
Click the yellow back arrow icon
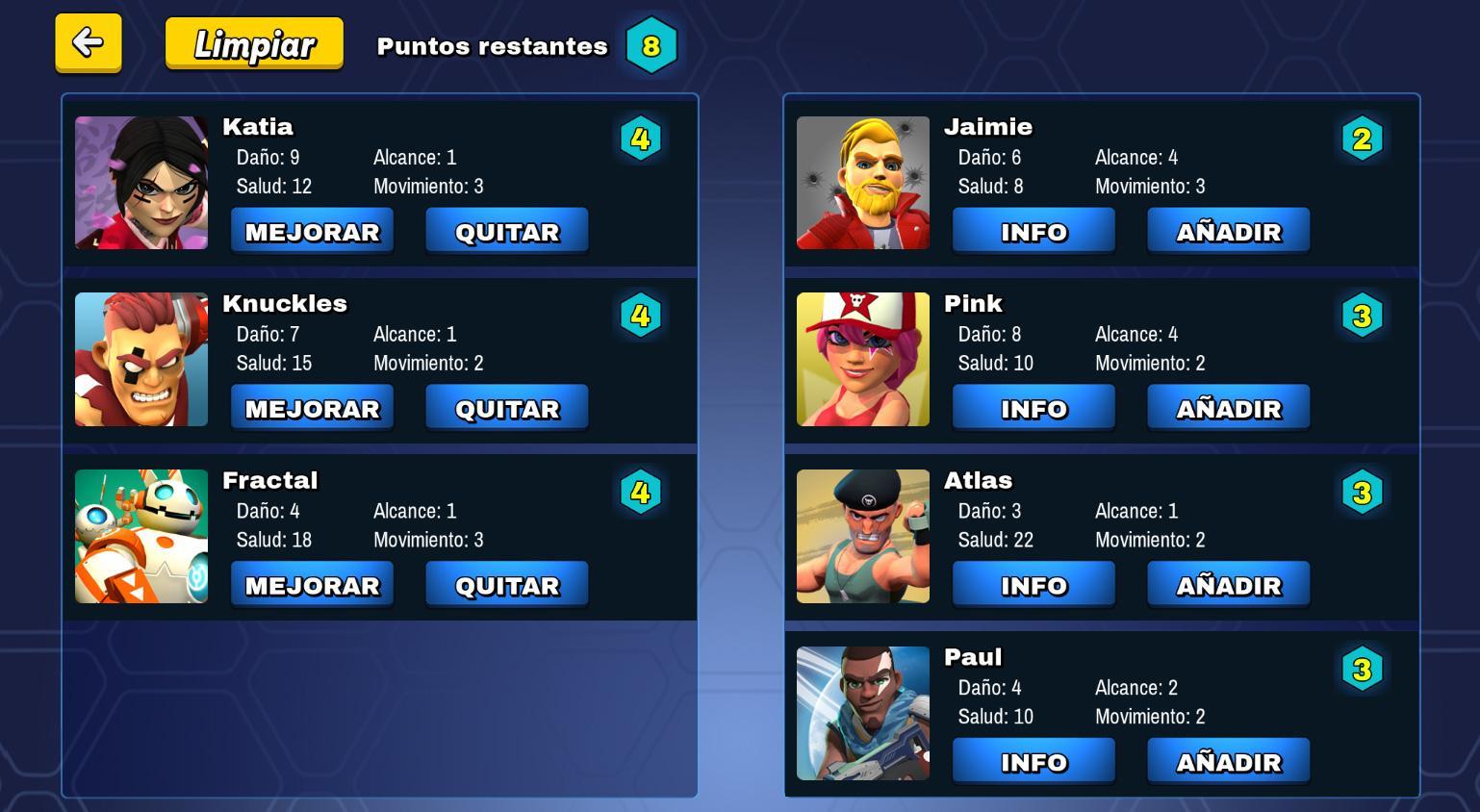pos(88,43)
